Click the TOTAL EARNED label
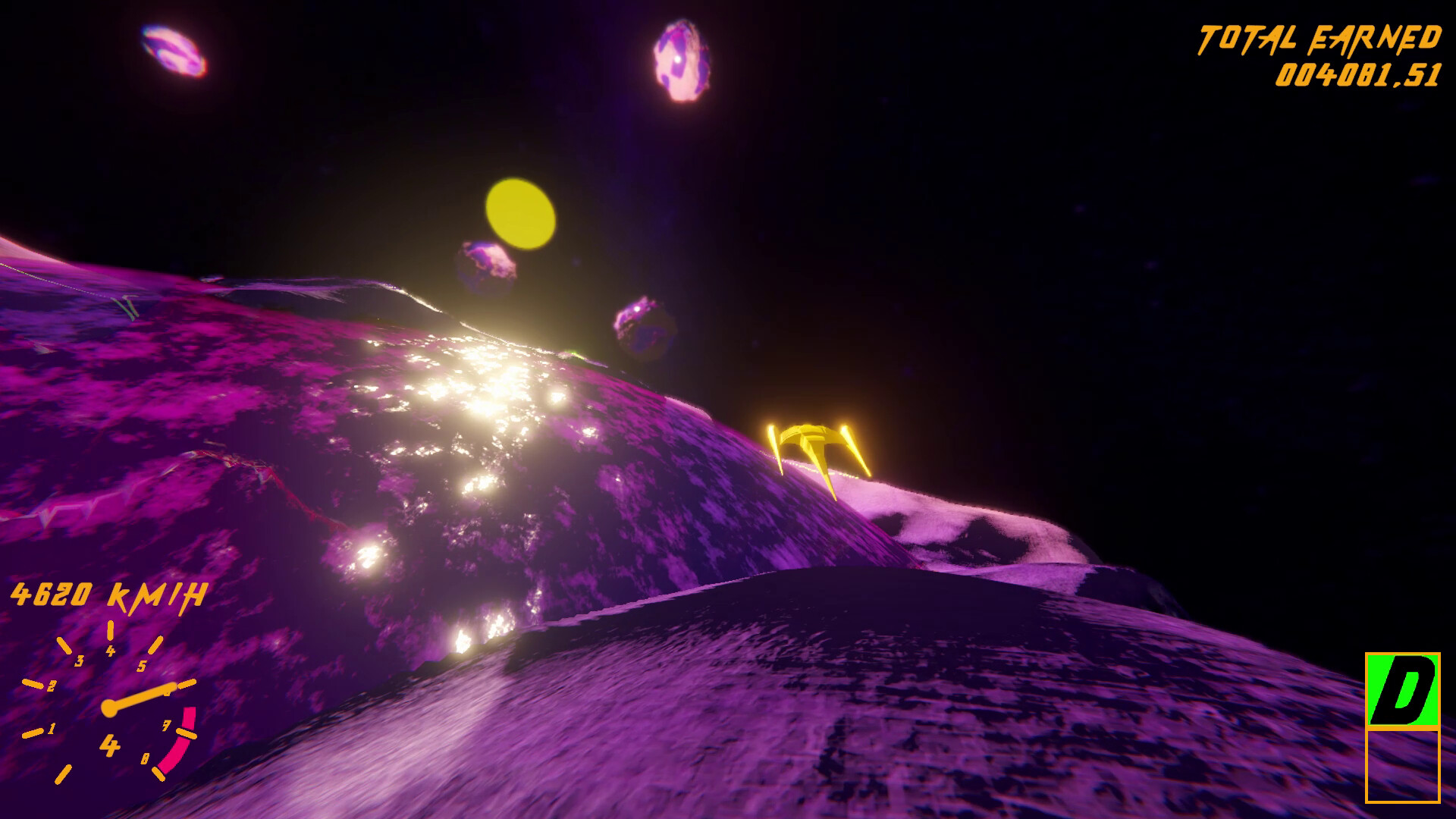This screenshot has width=1456, height=819. point(1318,36)
